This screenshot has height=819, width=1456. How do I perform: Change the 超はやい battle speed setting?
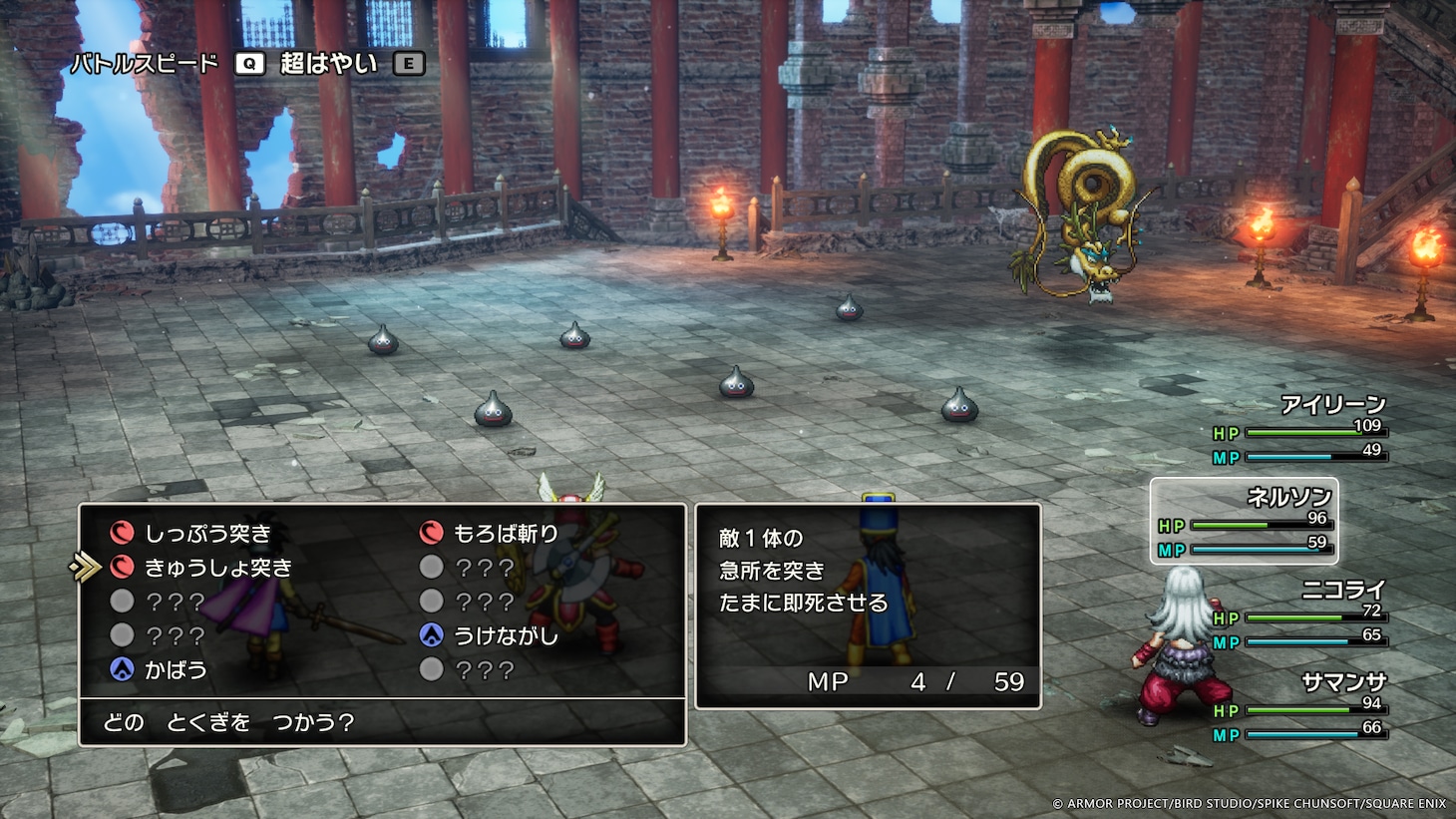pyautogui.click(x=328, y=64)
